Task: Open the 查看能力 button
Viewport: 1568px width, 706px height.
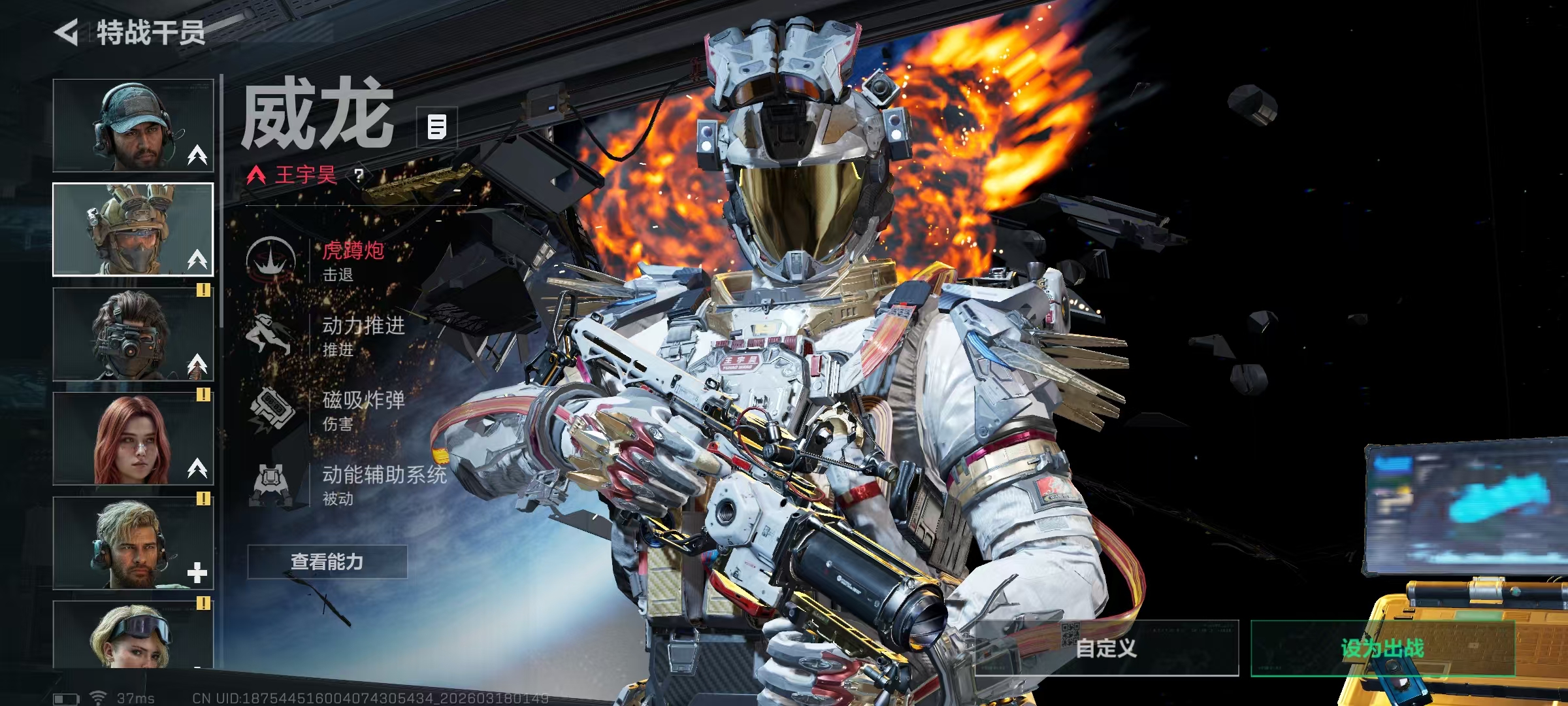Action: click(x=327, y=562)
